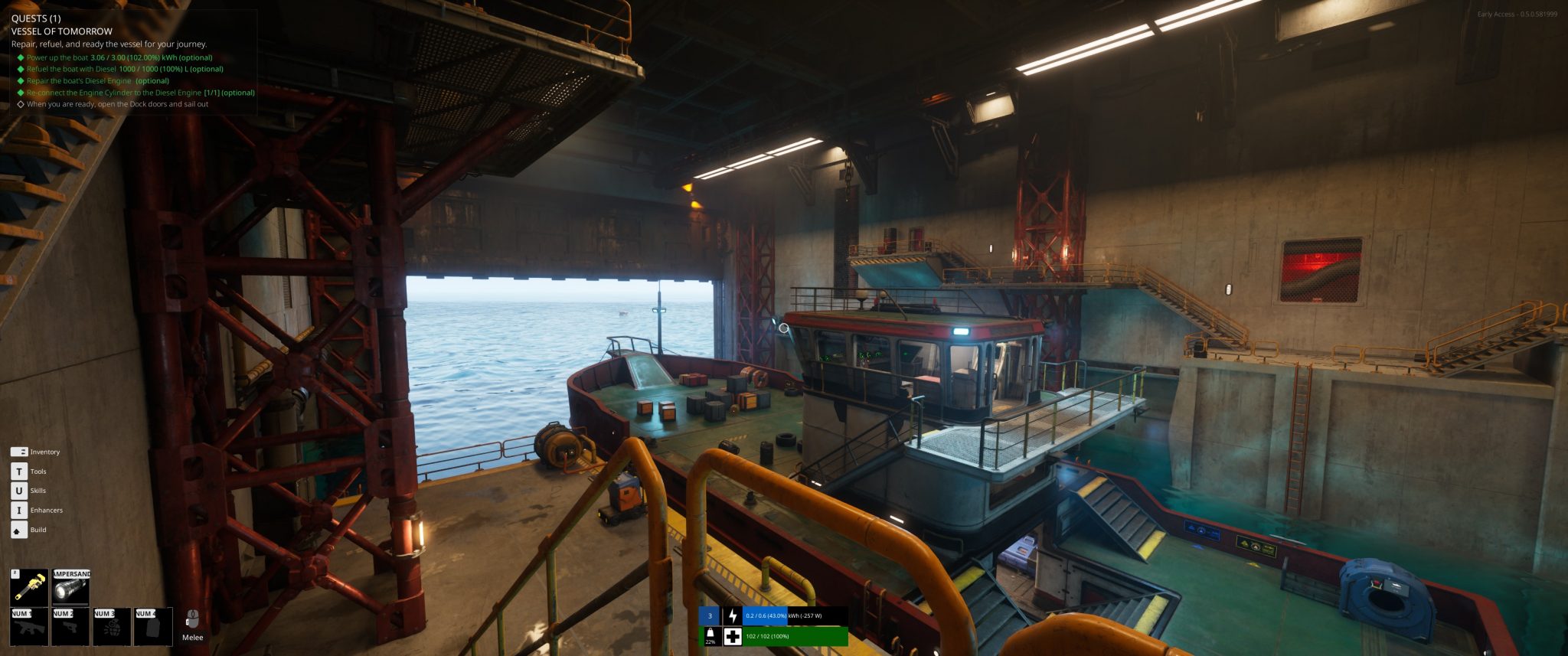The height and width of the screenshot is (656, 1568).
Task: Open the Vessel of Tomorrow quest entry
Action: [62, 31]
